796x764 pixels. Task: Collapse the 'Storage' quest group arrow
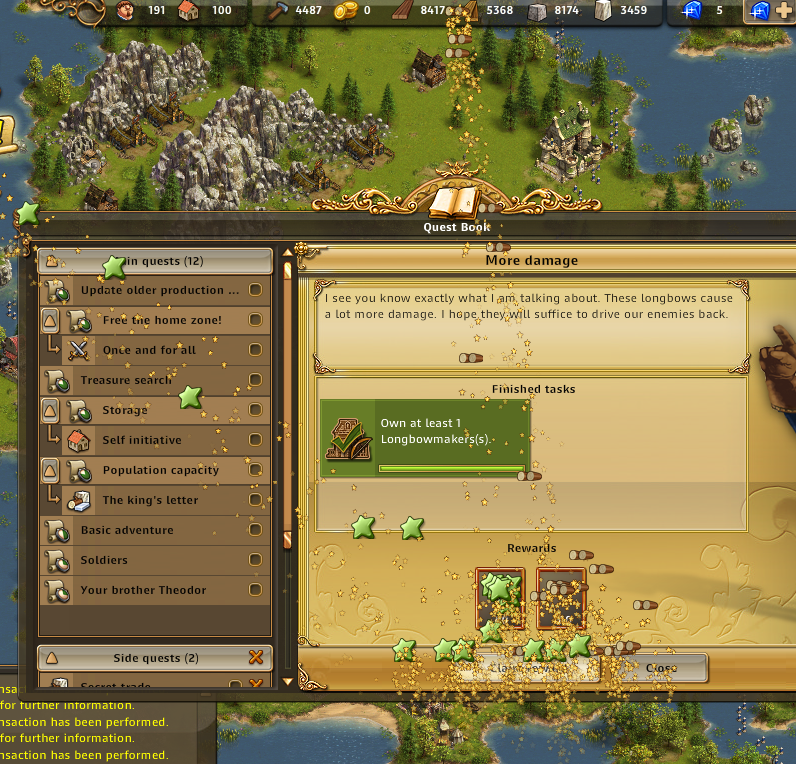[50, 410]
